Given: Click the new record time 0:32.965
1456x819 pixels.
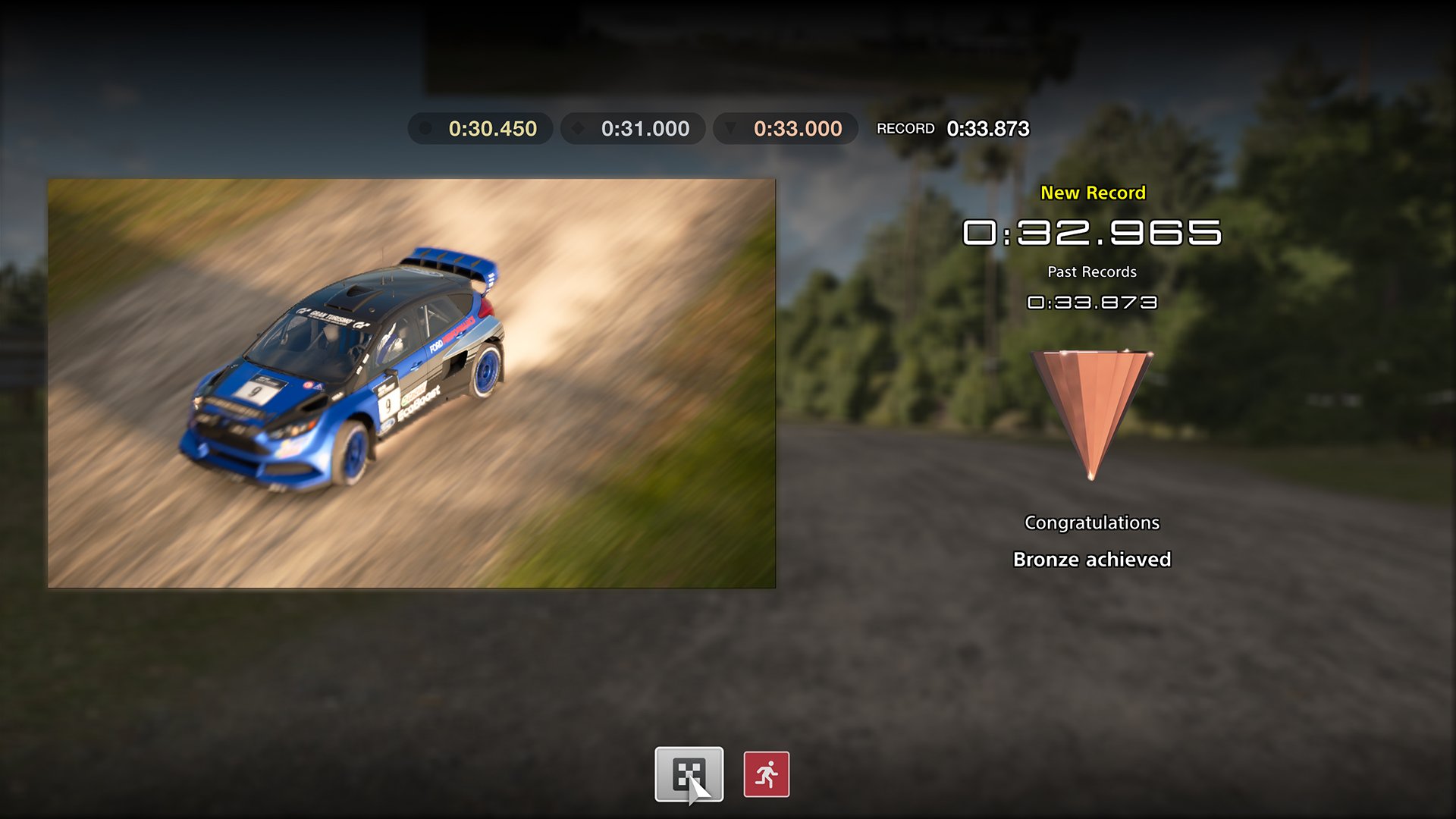Looking at the screenshot, I should 1093,234.
